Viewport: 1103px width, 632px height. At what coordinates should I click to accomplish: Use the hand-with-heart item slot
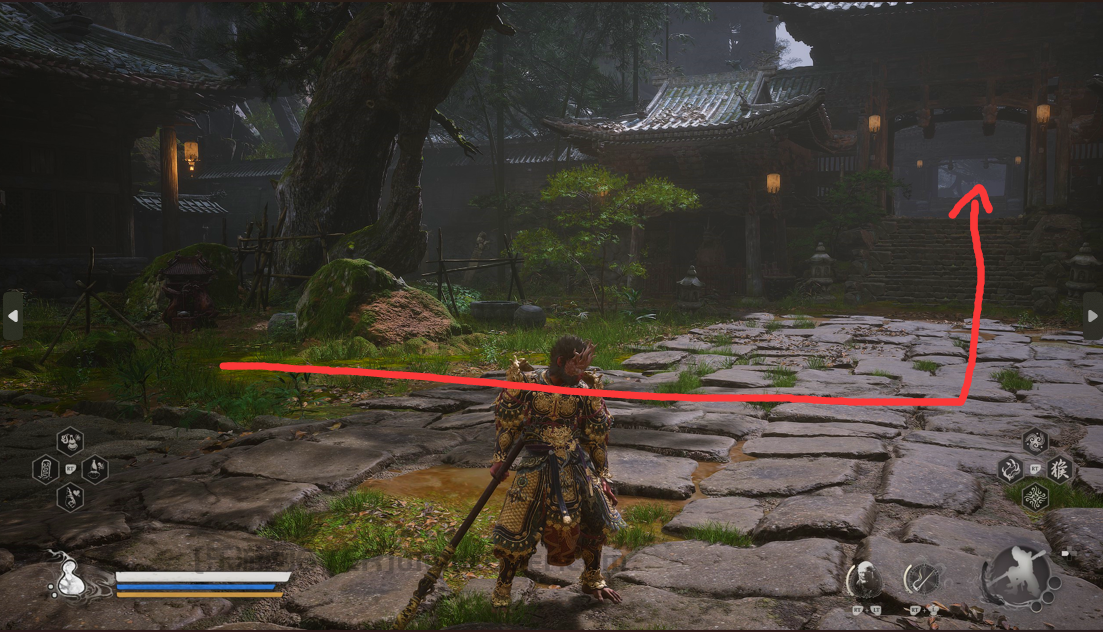pos(70,496)
